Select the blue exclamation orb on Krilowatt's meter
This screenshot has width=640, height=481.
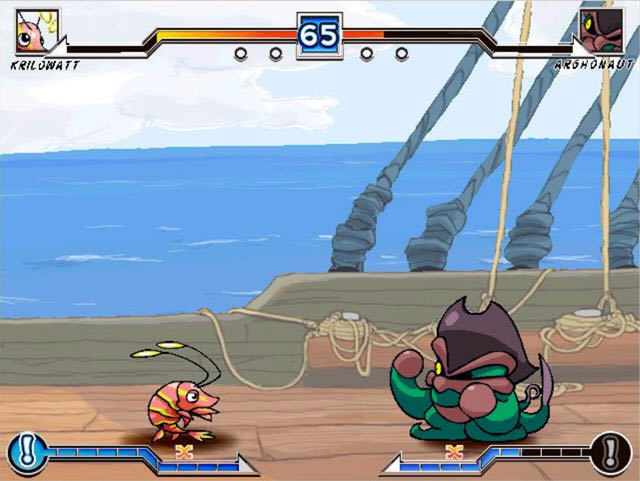point(24,453)
